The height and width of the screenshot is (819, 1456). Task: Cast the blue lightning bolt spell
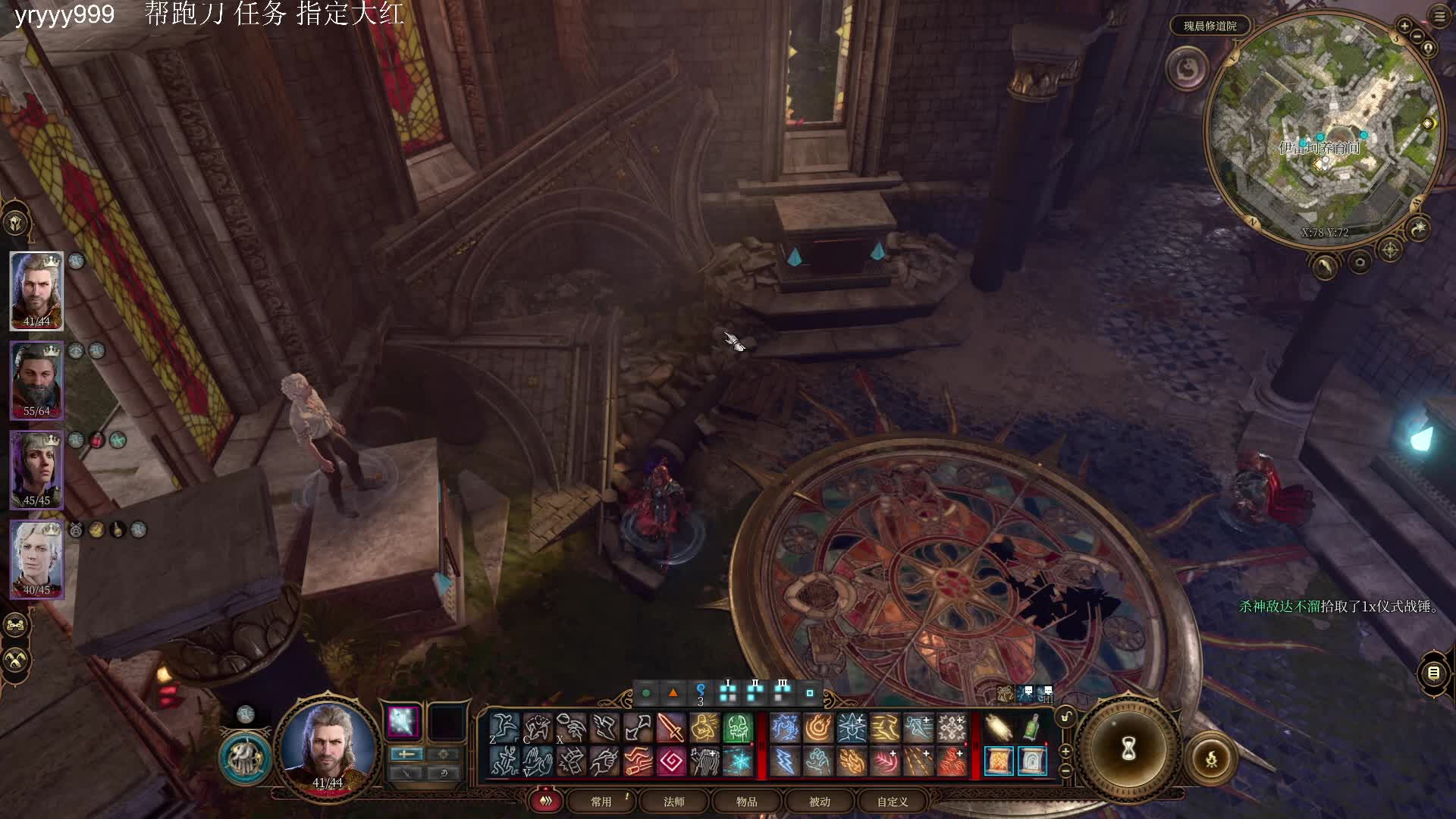click(785, 761)
